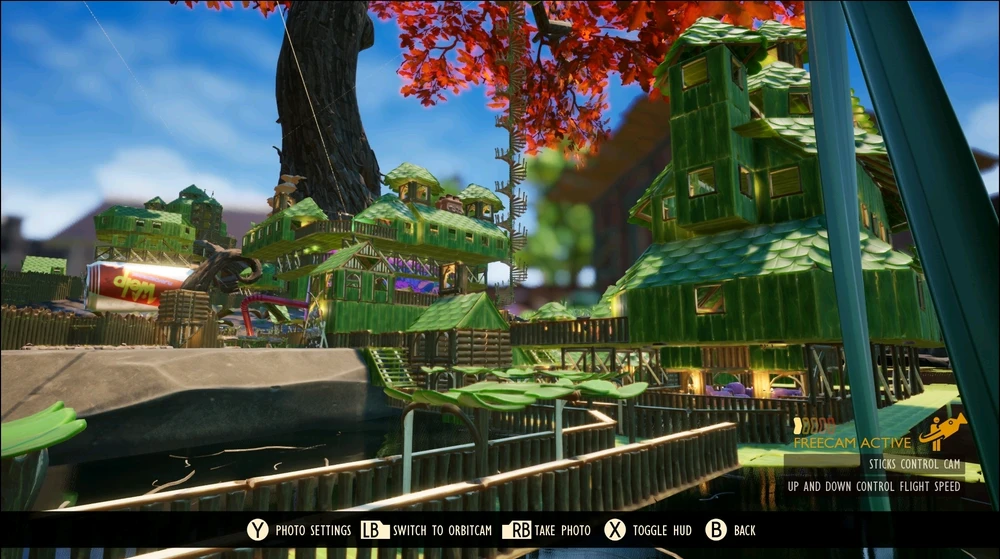Go Back from photo mode

tap(731, 530)
